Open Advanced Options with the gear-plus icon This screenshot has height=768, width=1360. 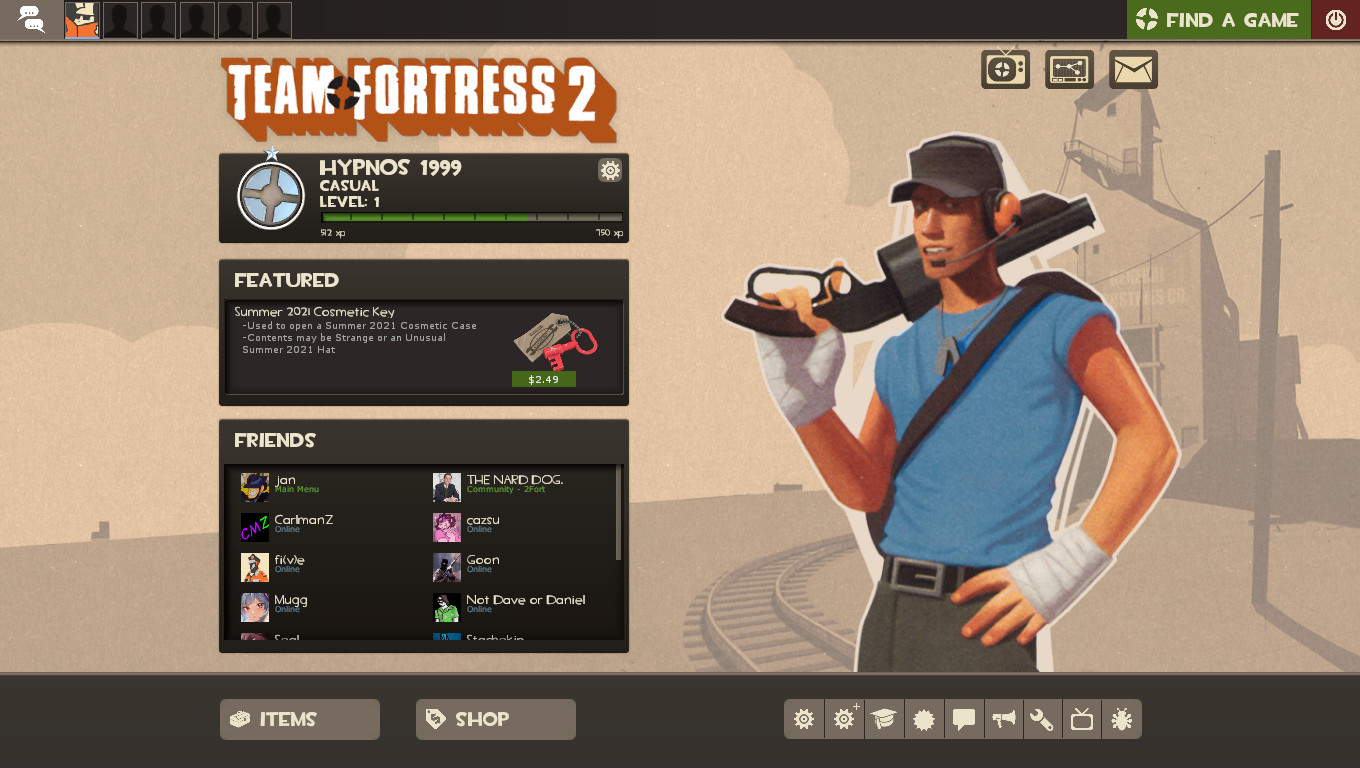(844, 719)
